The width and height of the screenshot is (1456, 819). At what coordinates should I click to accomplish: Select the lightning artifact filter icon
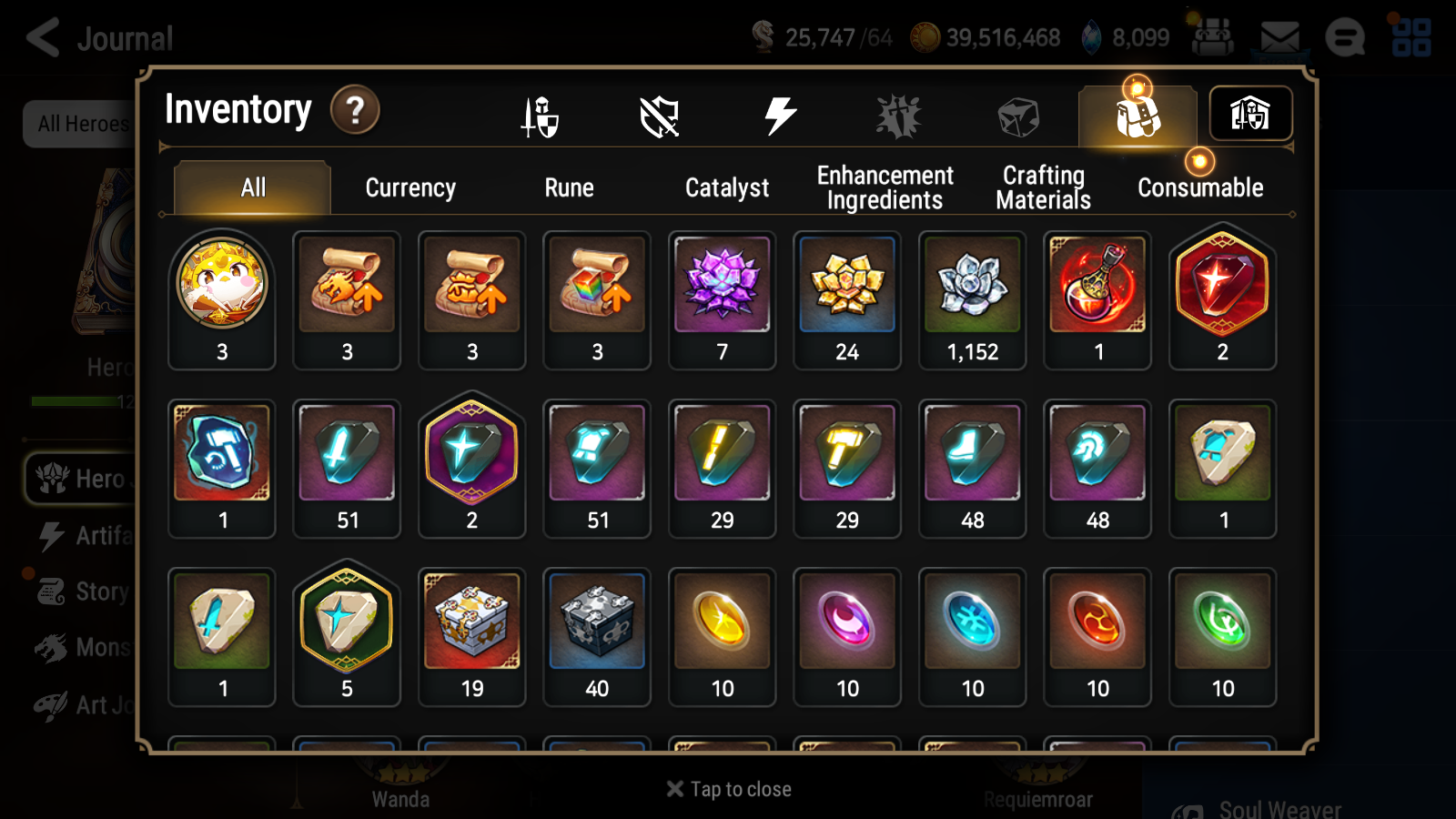tap(779, 114)
